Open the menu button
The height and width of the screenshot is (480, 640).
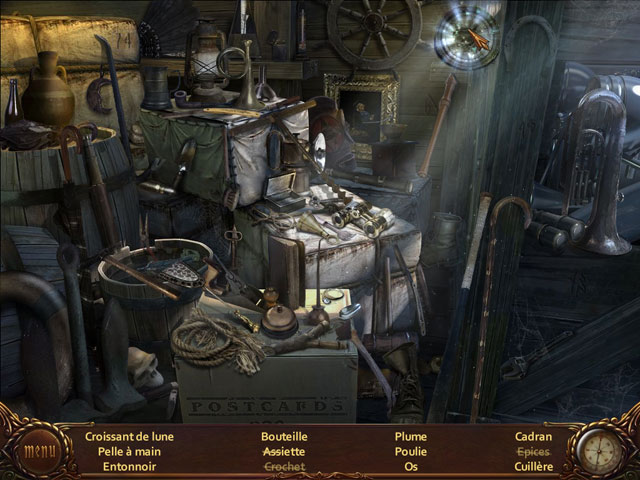39,449
